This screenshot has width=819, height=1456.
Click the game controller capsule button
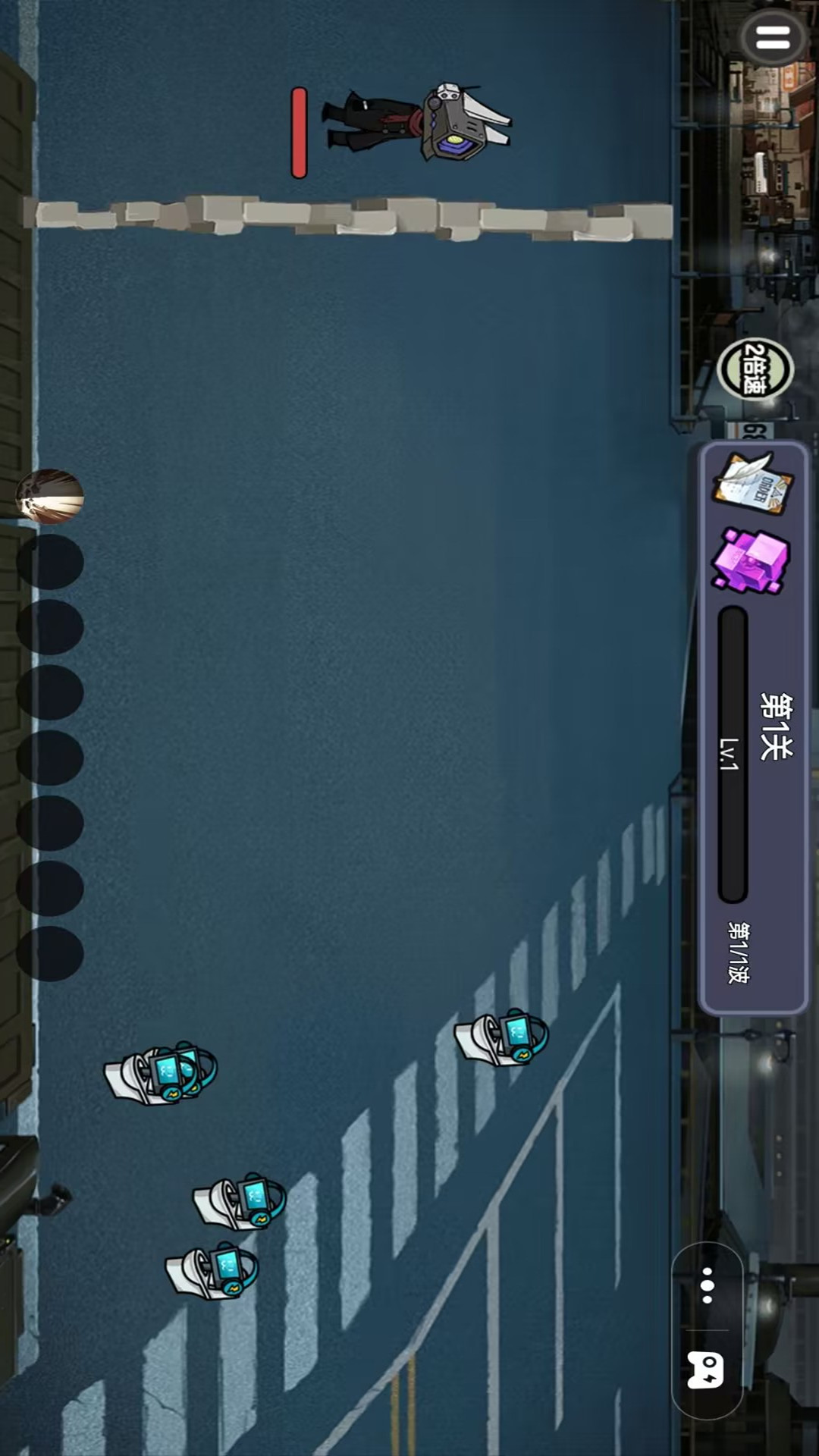pyautogui.click(x=706, y=1370)
